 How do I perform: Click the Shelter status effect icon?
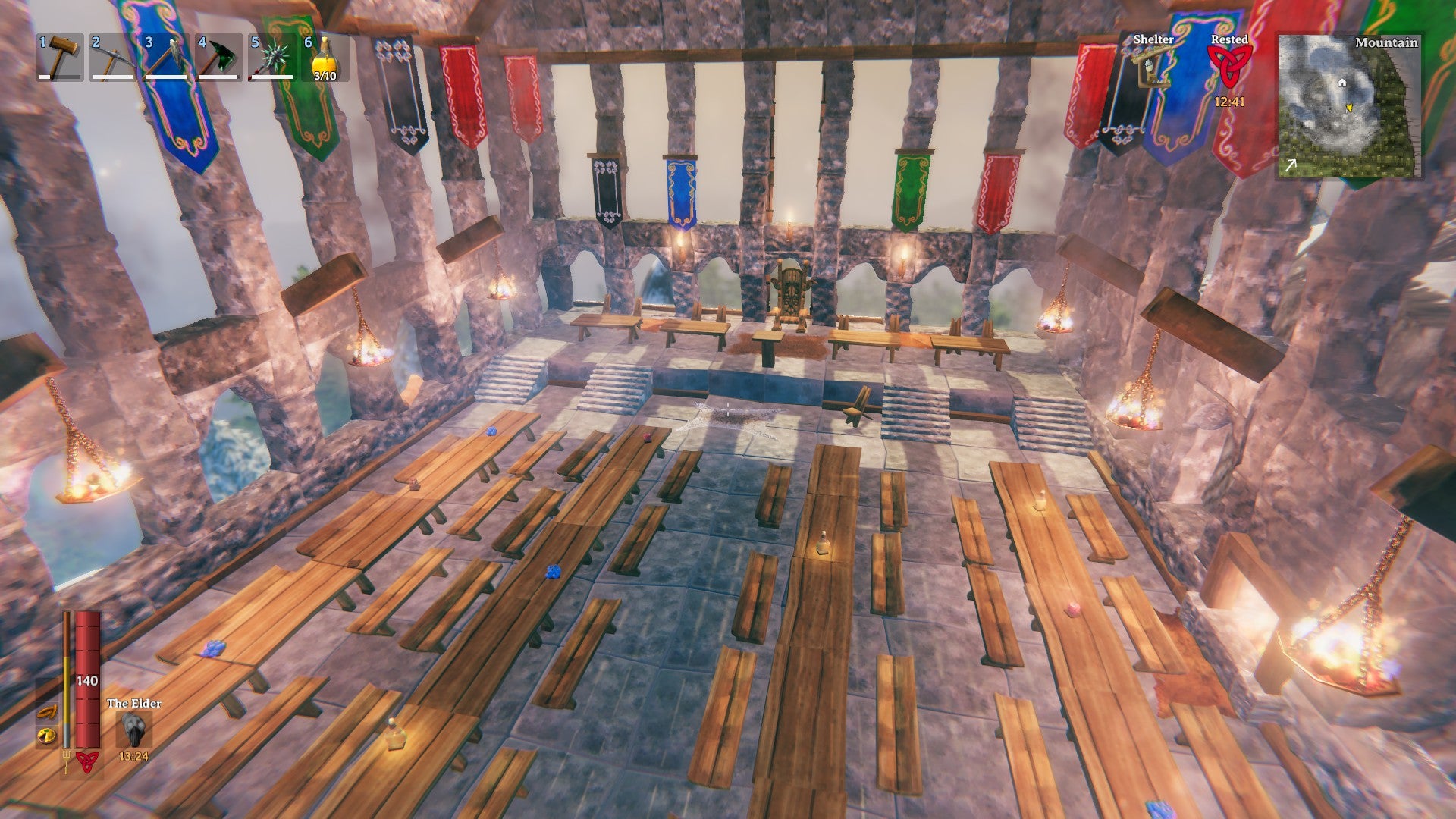point(1153,68)
